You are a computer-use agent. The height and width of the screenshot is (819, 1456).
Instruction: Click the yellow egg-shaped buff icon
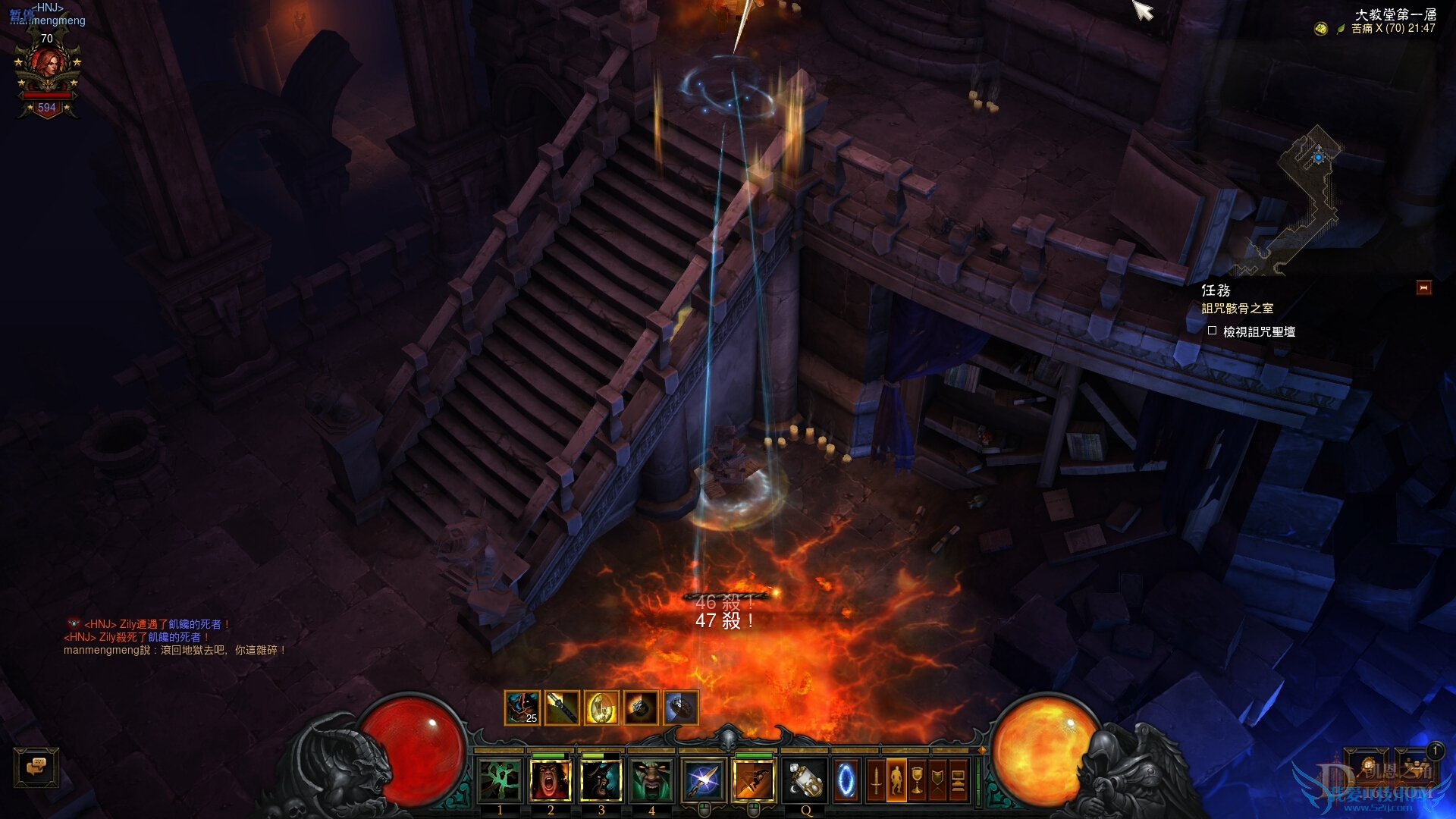(x=601, y=708)
